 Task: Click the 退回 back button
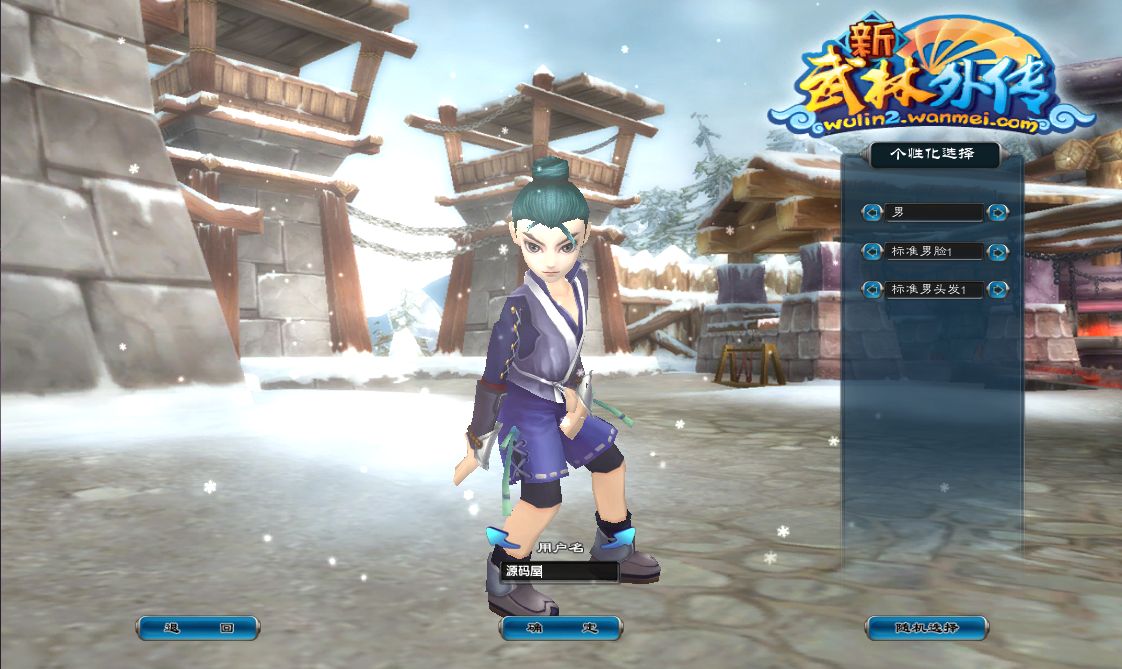coord(197,628)
